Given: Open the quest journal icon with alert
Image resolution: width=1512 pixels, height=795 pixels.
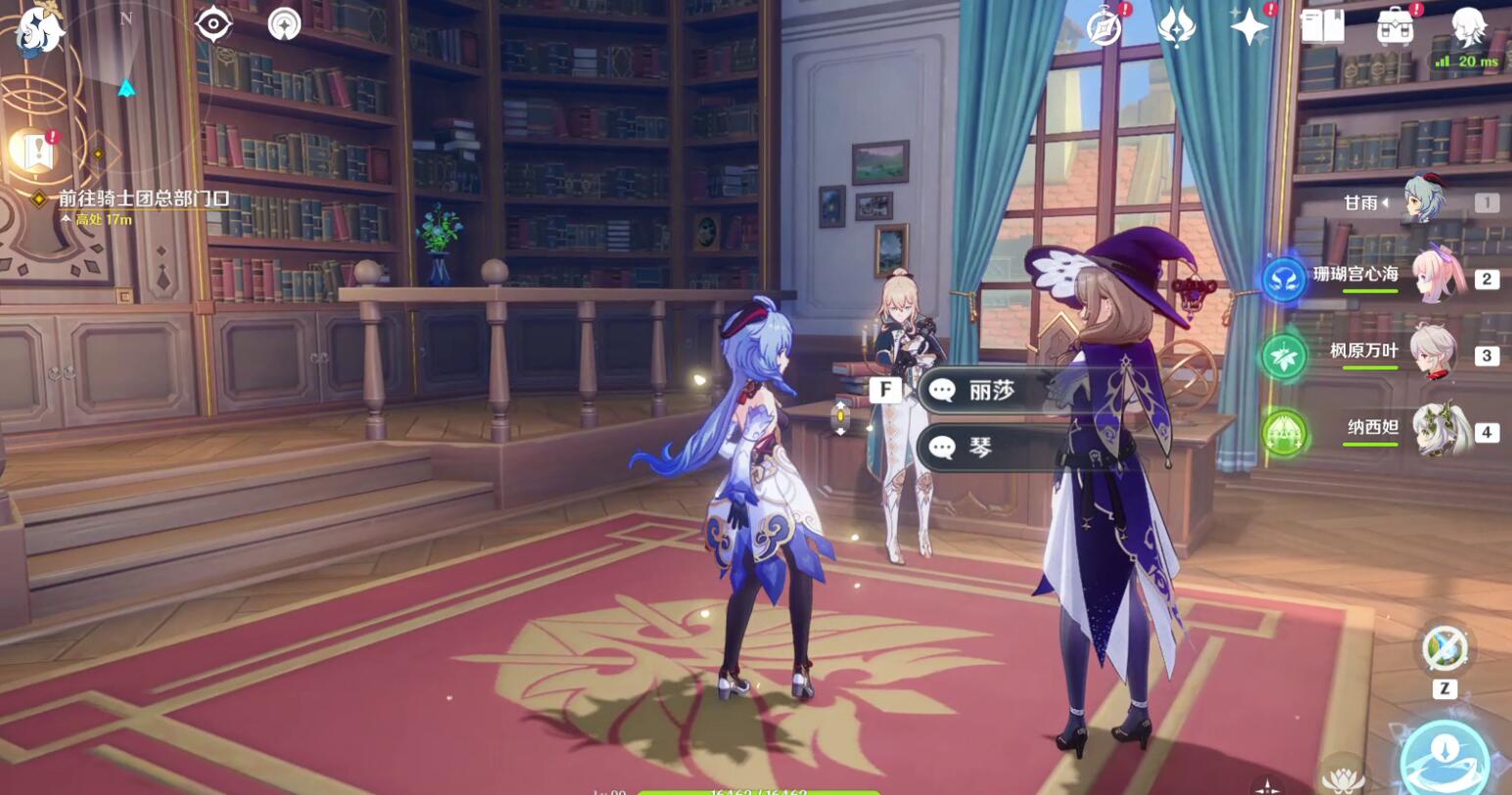Looking at the screenshot, I should pyautogui.click(x=34, y=150).
